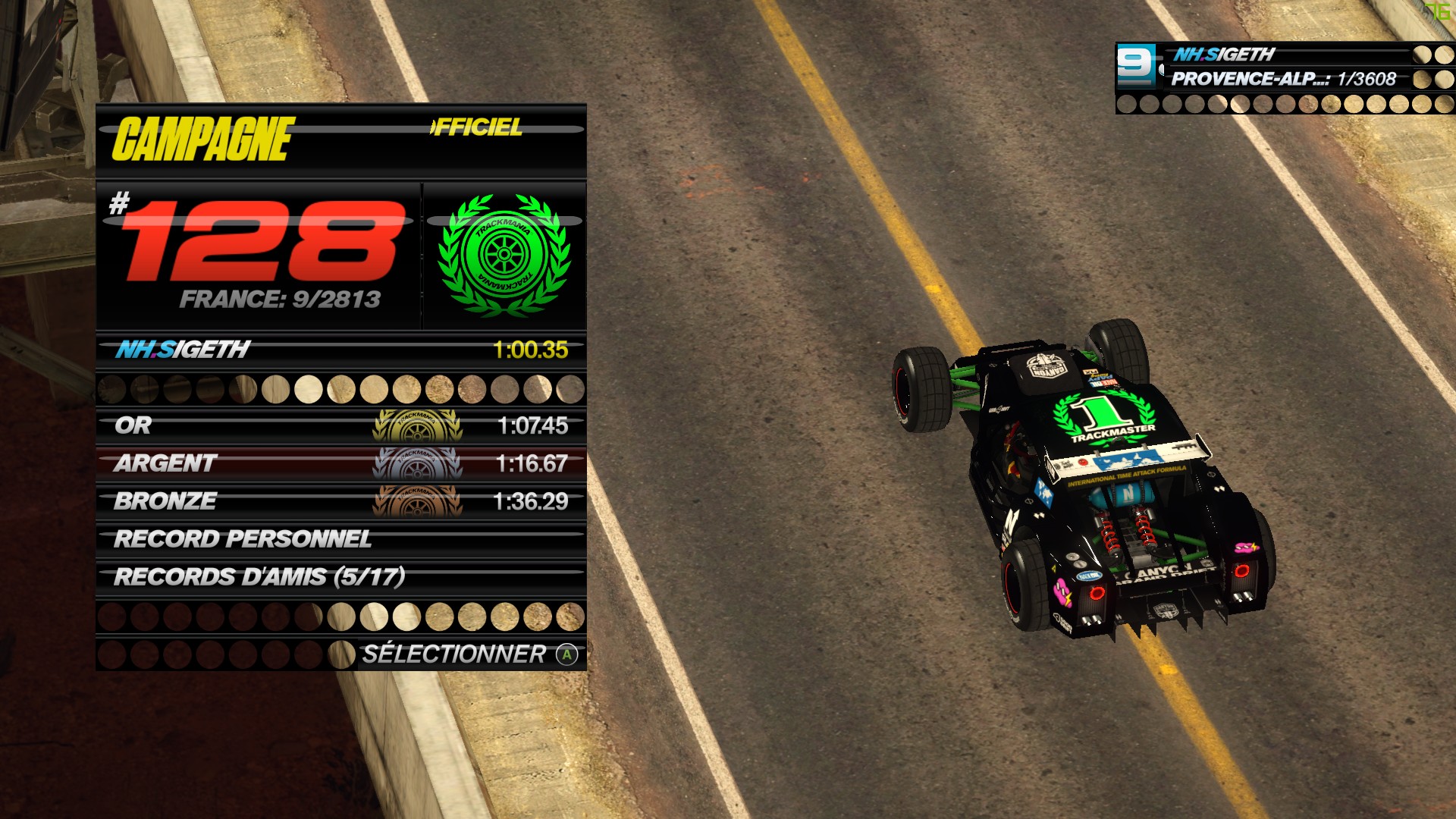Open the RECORD PERSONNEL entry
The width and height of the screenshot is (1456, 819).
[341, 539]
